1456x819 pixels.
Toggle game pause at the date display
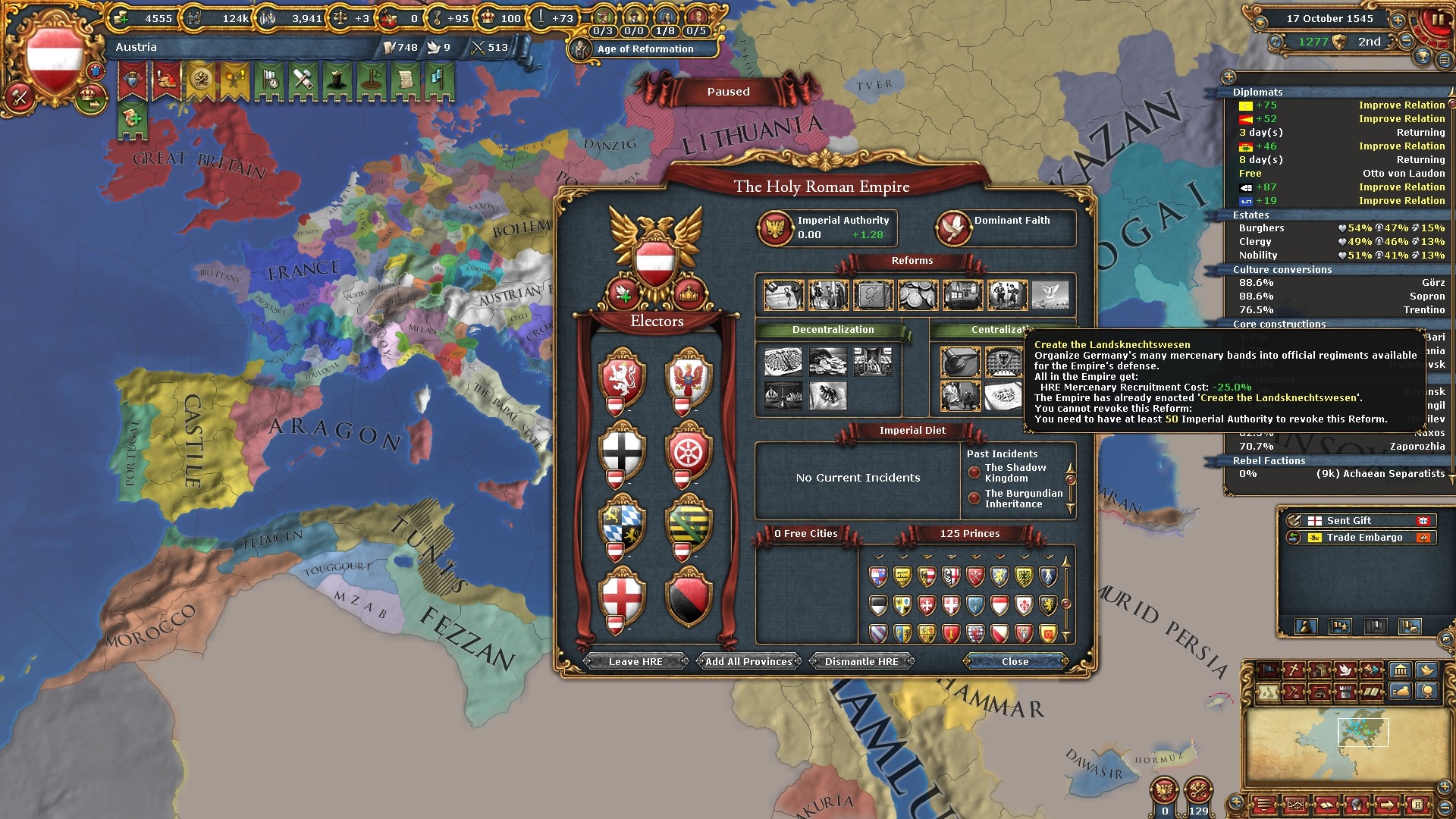[x=1329, y=18]
